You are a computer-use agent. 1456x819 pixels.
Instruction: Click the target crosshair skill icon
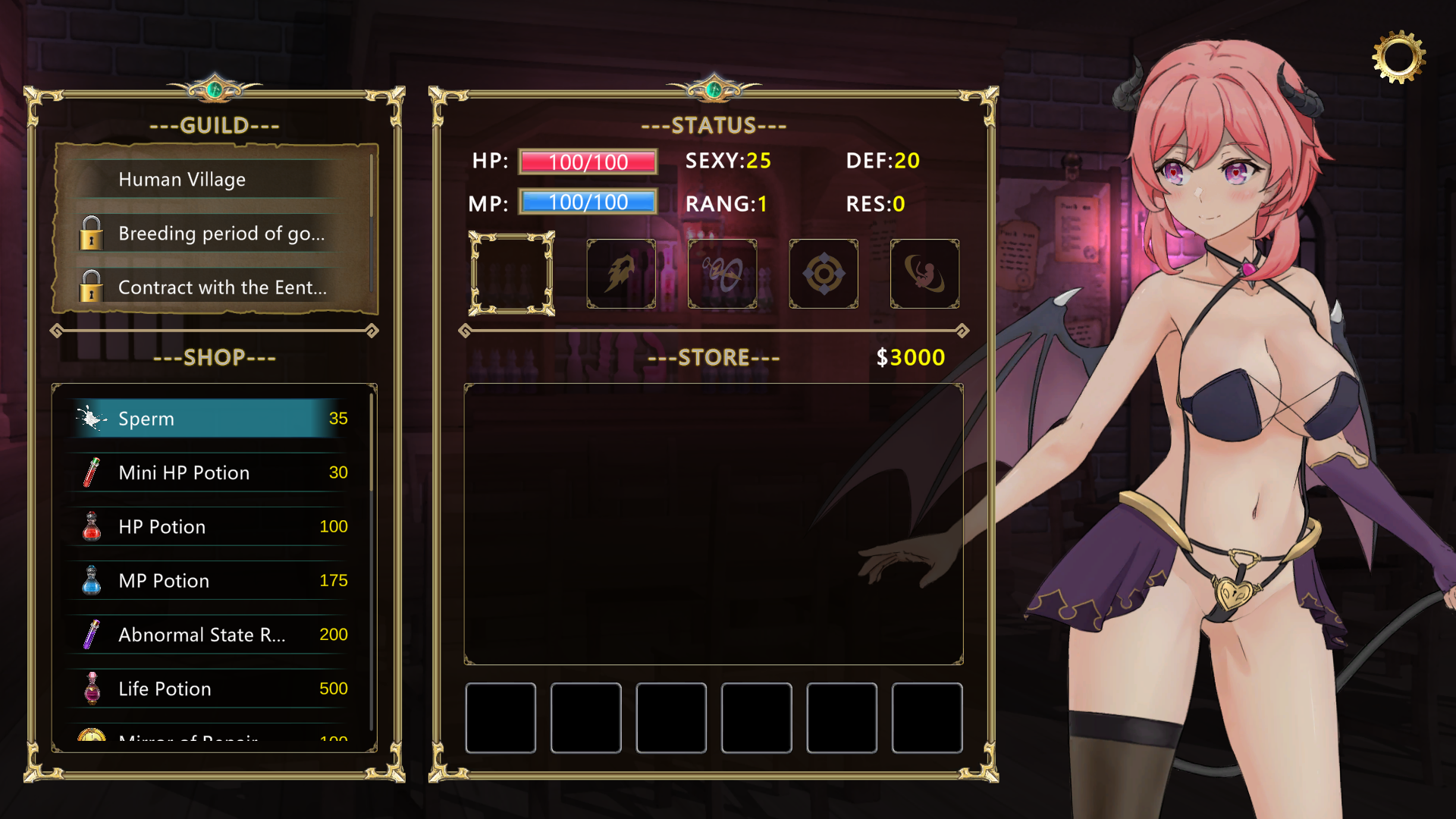point(824,274)
